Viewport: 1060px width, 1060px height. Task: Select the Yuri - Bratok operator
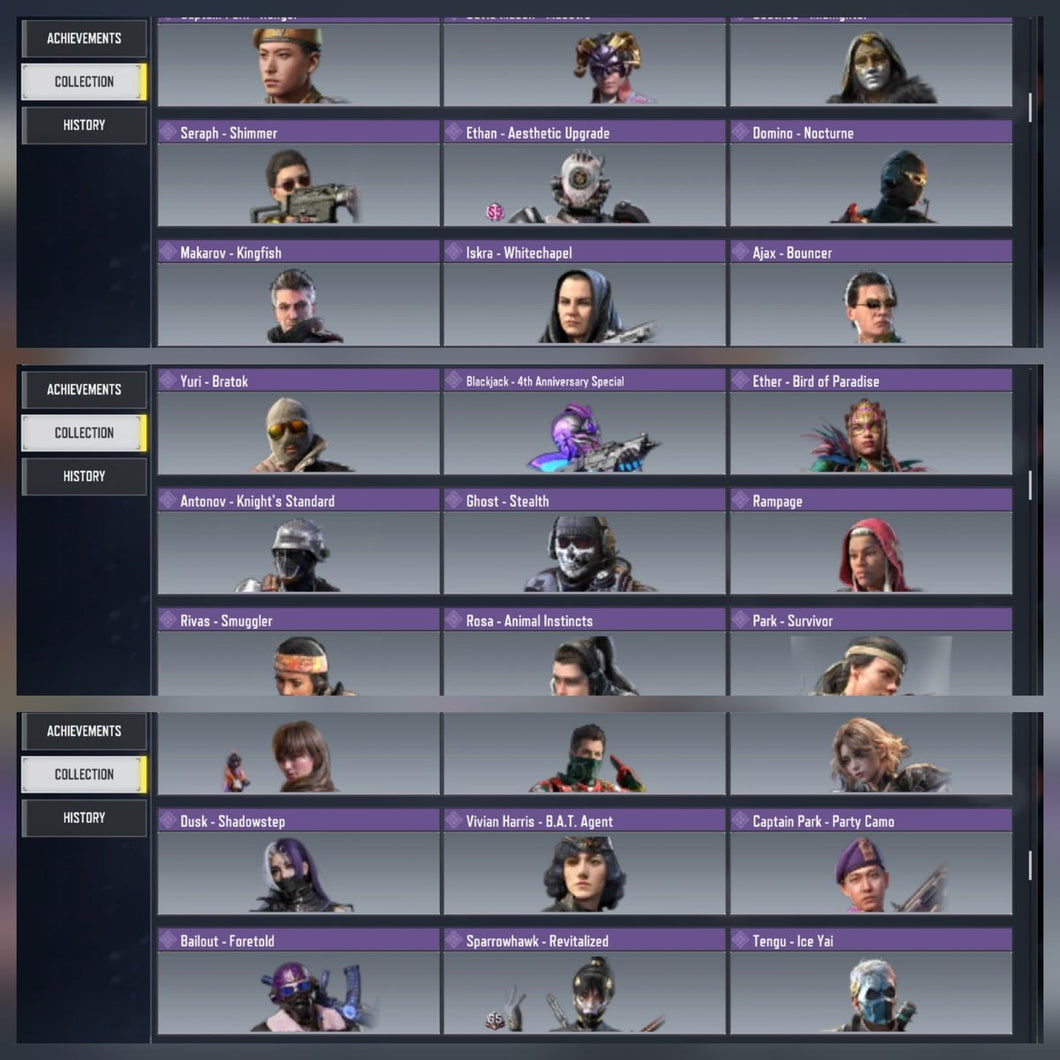(298, 422)
